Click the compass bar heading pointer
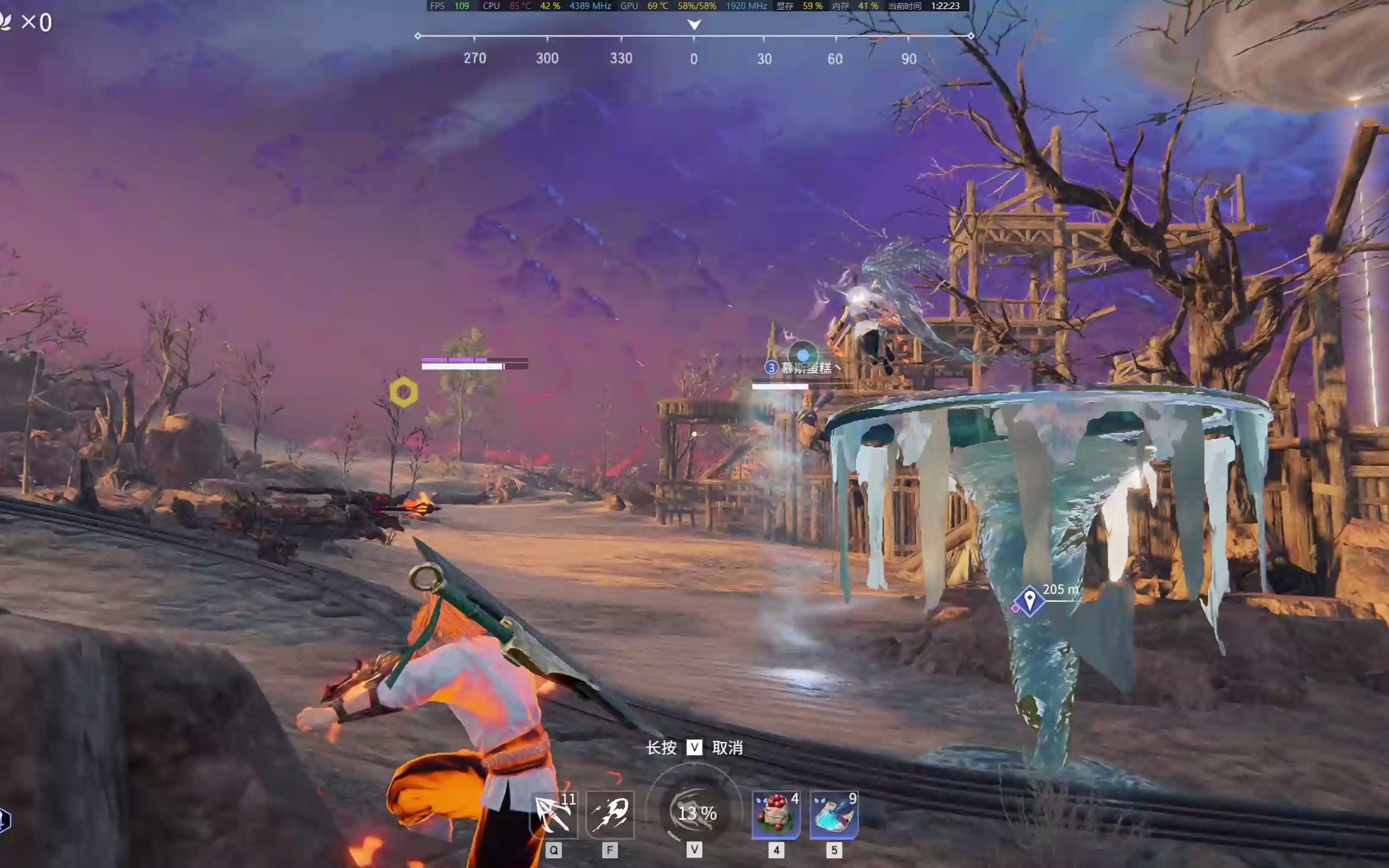The width and height of the screenshot is (1389, 868). [694, 25]
